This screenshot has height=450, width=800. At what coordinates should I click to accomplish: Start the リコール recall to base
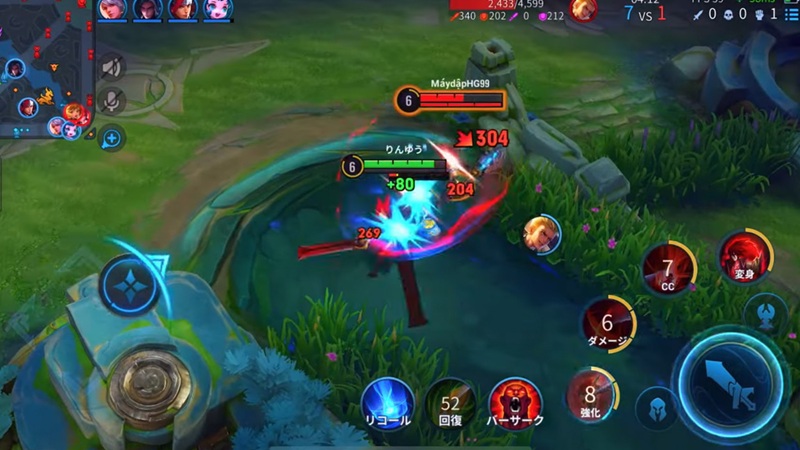coord(387,403)
